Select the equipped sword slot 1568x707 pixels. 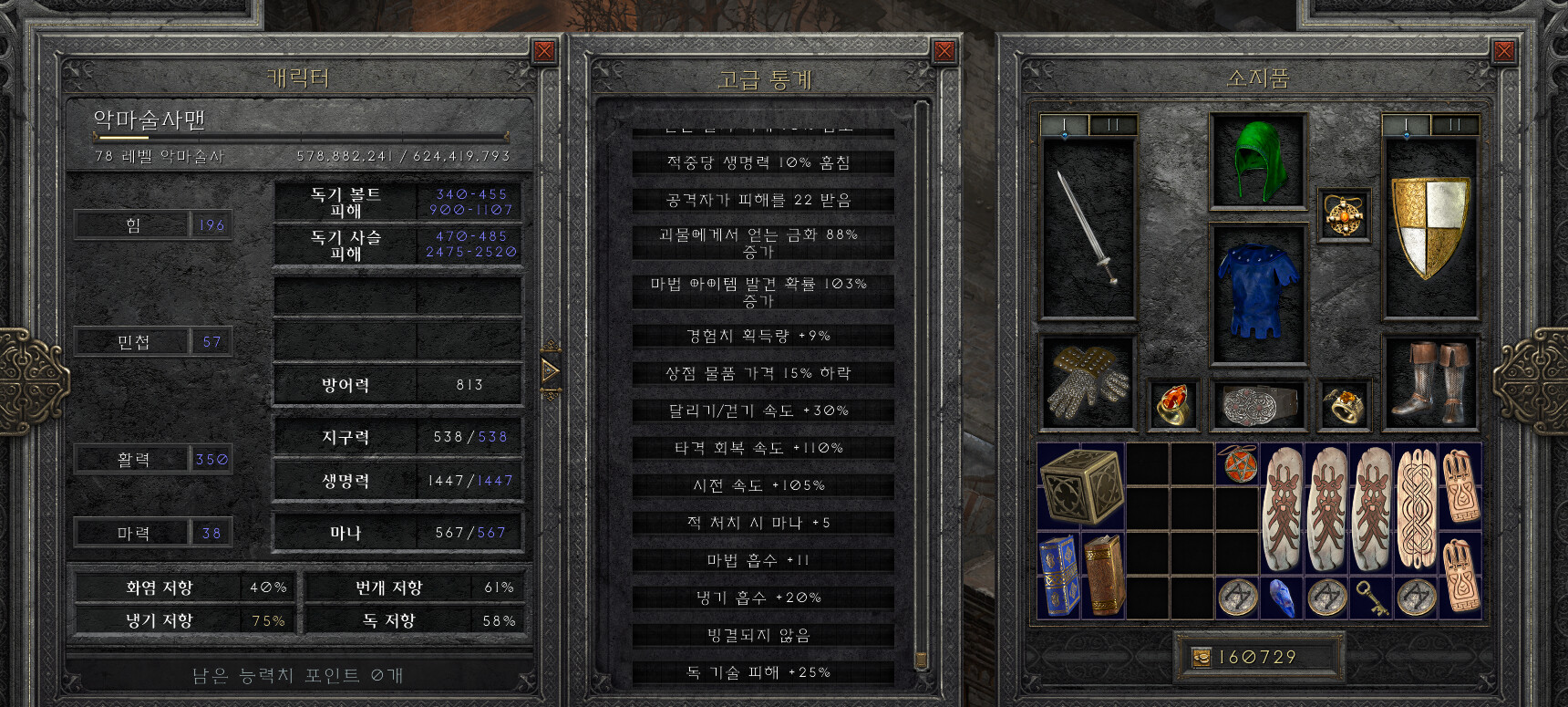(x=1088, y=228)
